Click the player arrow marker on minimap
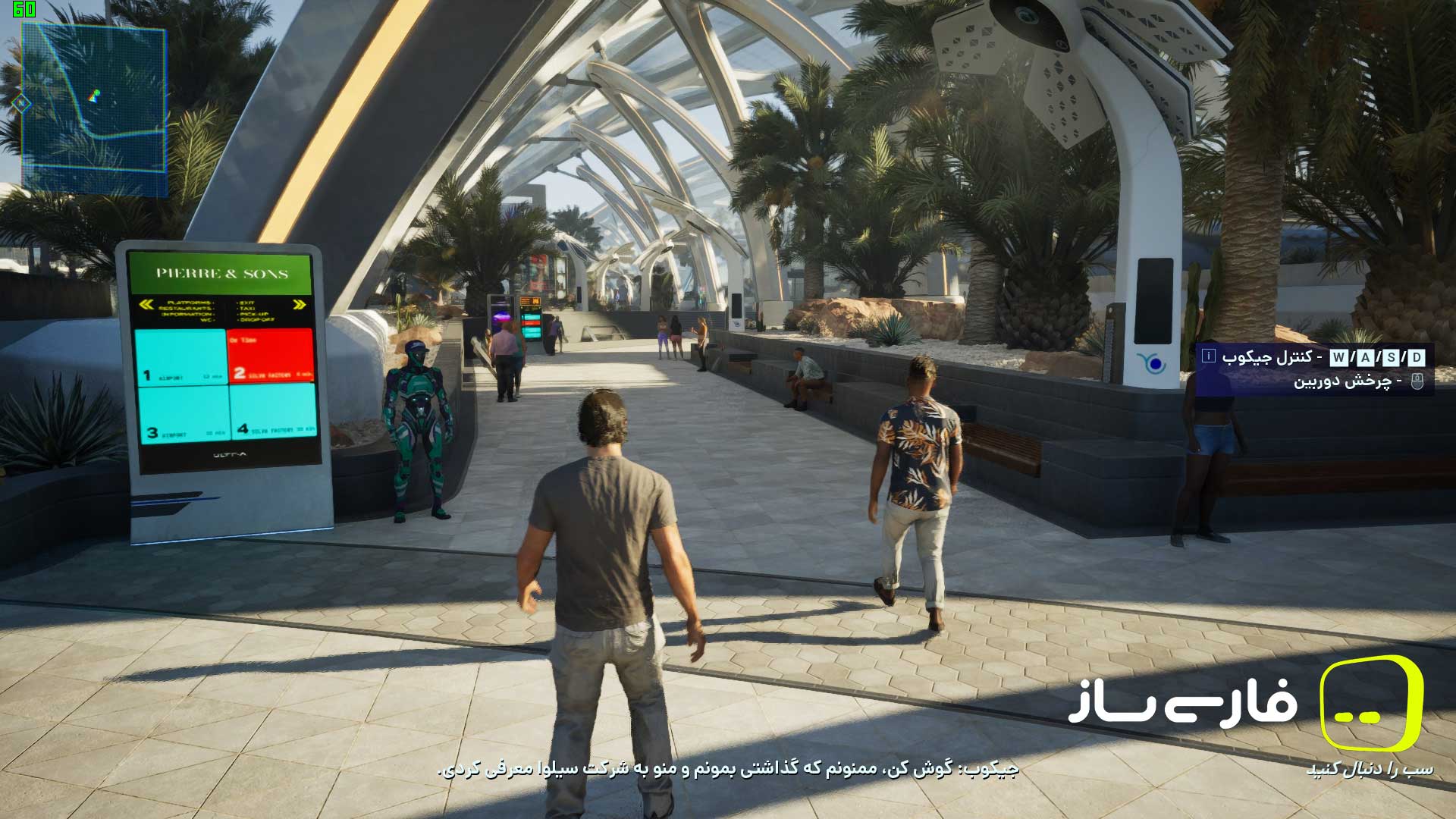Screen dimensions: 1456x819 point(96,95)
